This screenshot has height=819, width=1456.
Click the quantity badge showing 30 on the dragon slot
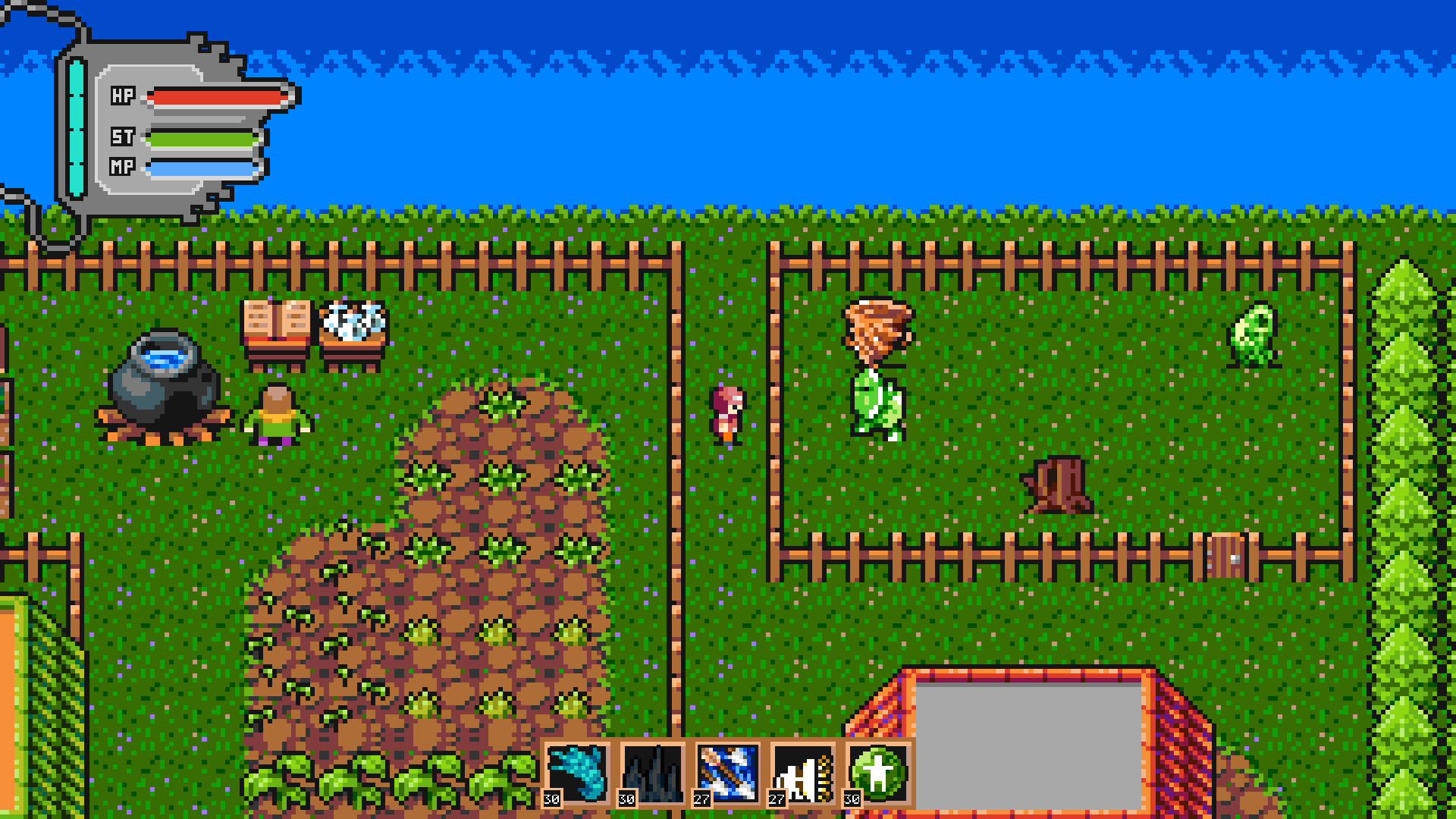point(552,799)
